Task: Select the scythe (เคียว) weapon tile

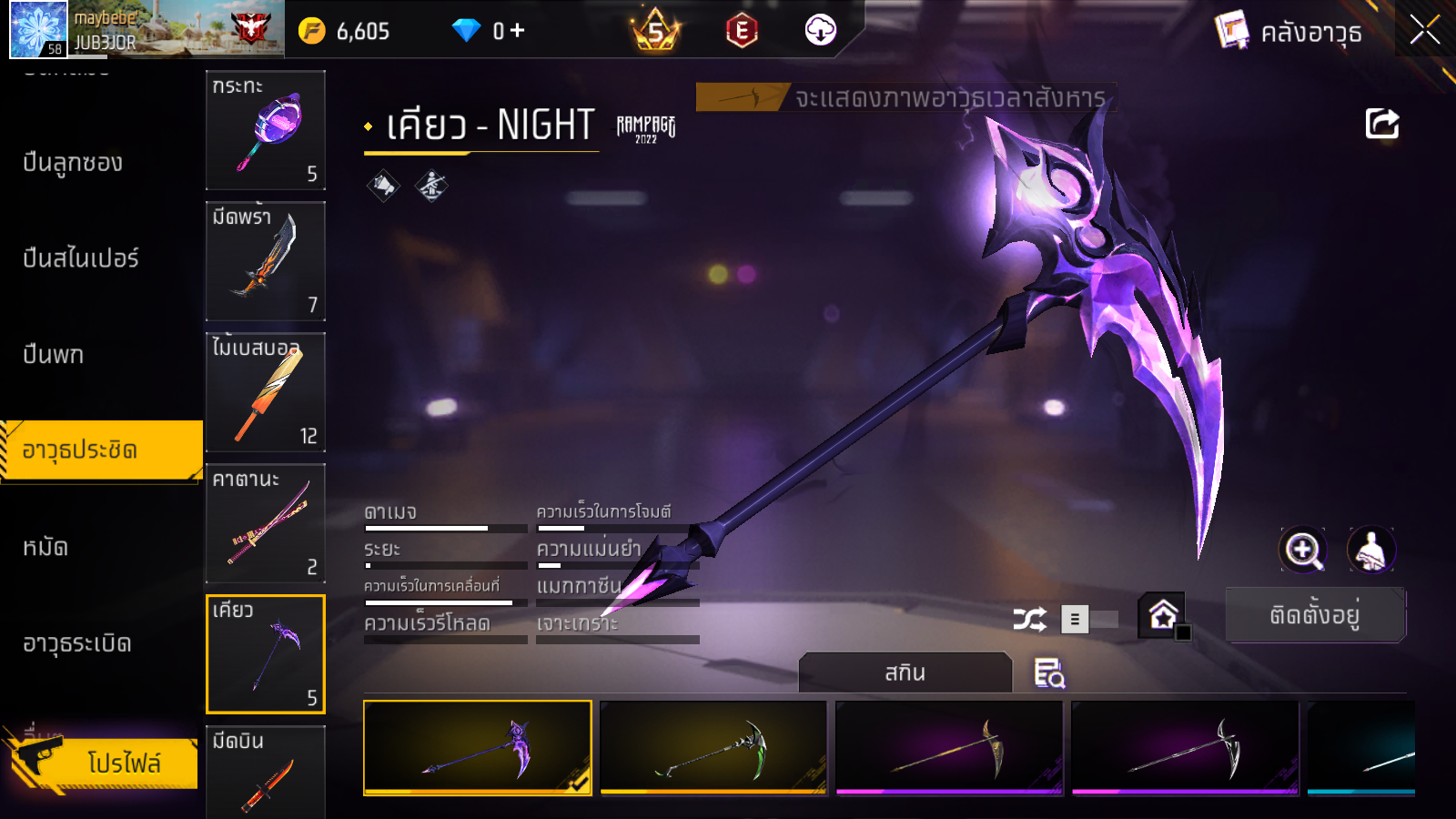Action: (x=266, y=653)
